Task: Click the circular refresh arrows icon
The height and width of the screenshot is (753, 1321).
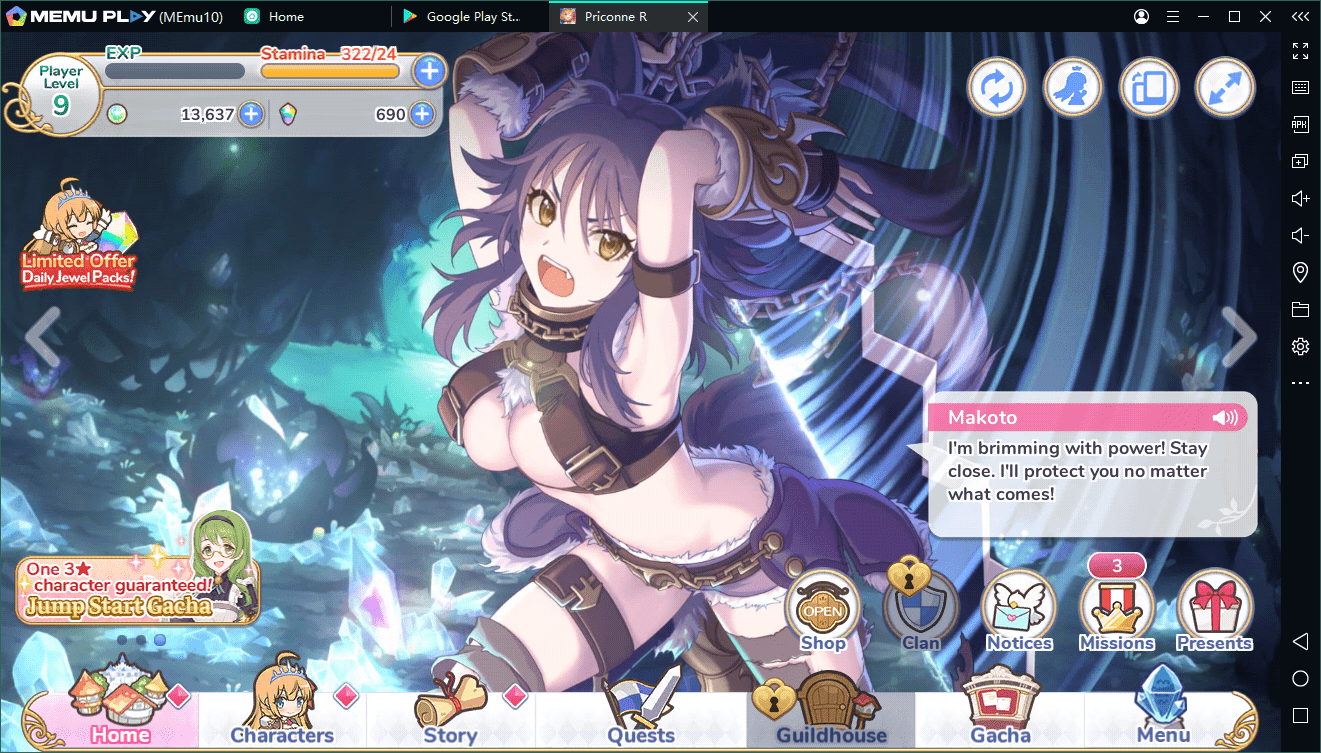Action: coord(996,88)
